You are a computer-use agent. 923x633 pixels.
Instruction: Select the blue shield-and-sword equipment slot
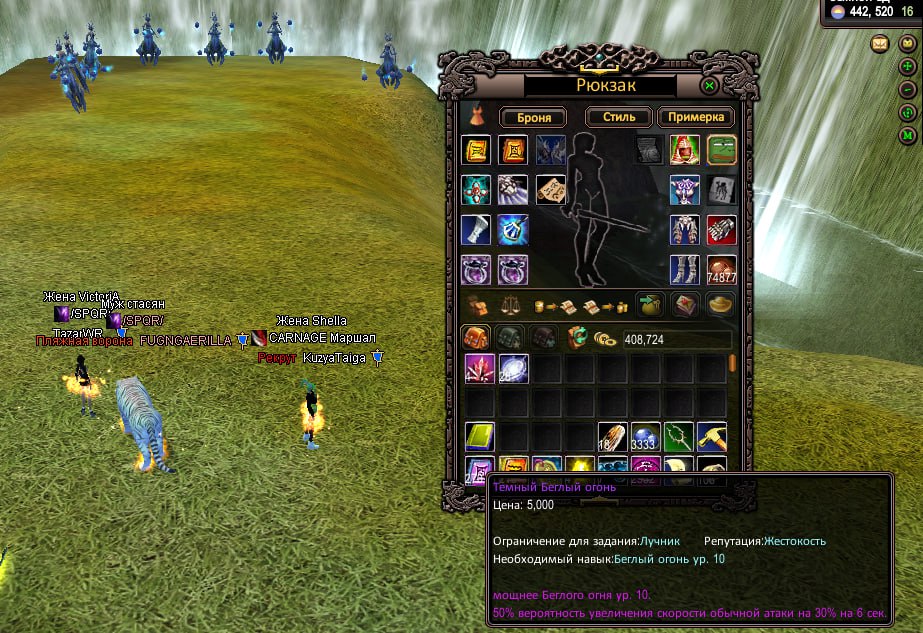coord(513,229)
